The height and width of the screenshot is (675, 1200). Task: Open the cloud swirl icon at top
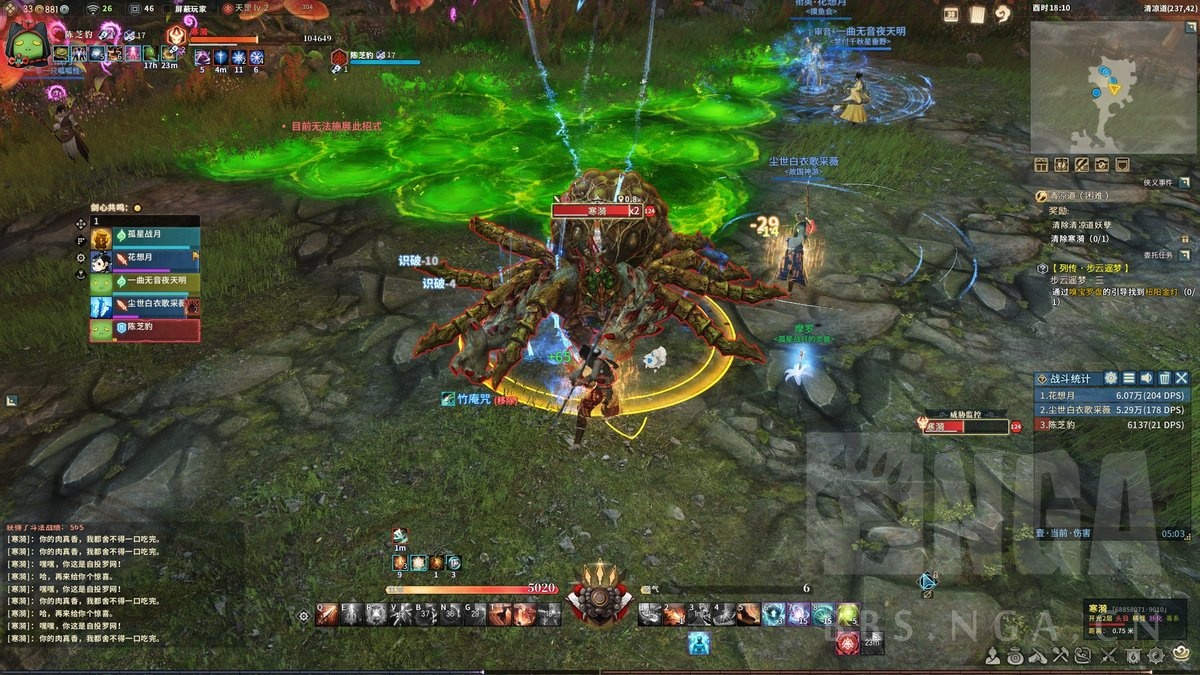coord(1002,14)
